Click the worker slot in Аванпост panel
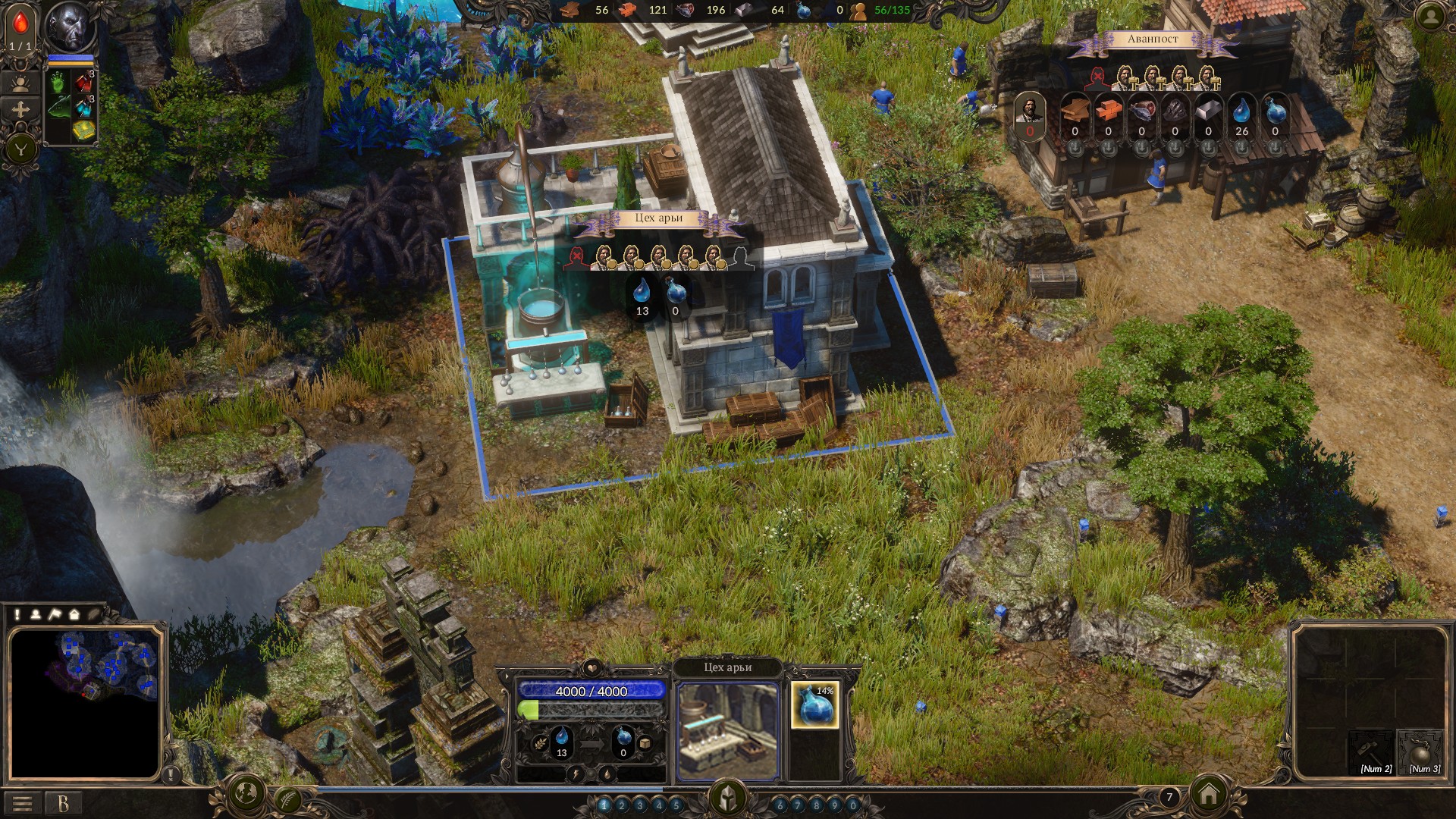This screenshot has width=1456, height=819. [1030, 114]
